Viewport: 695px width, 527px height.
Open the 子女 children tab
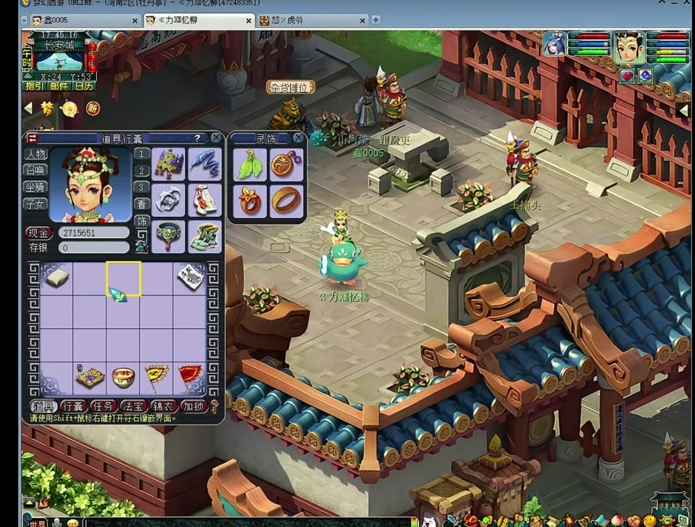point(36,203)
